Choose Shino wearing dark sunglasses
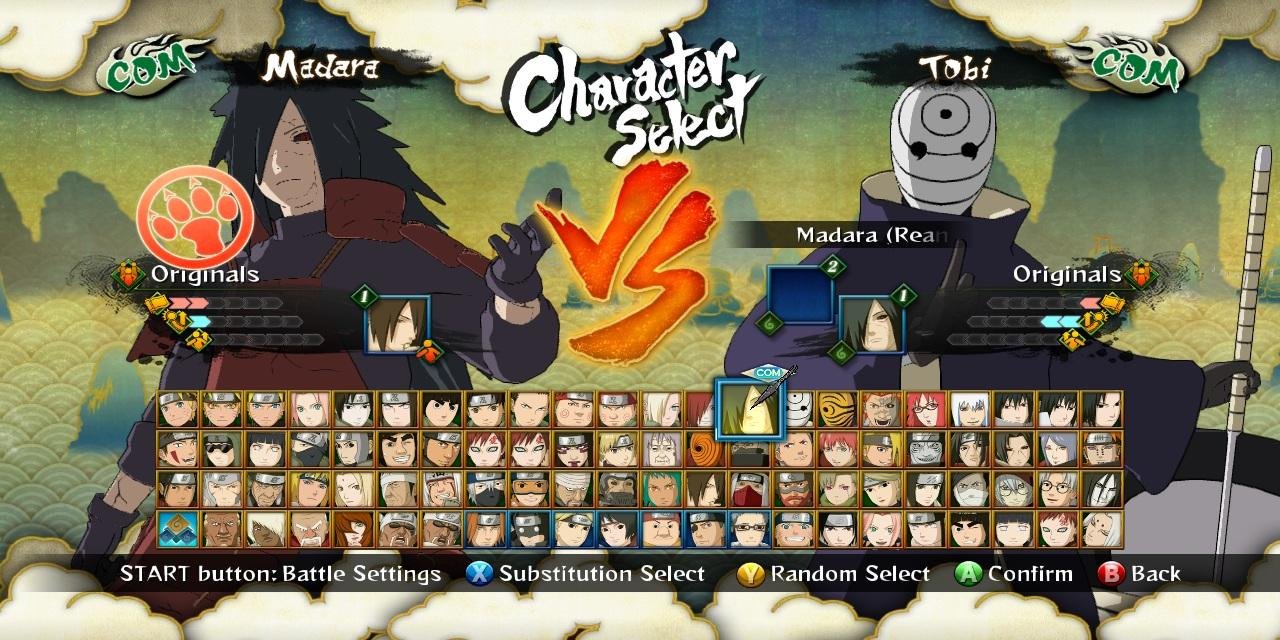This screenshot has height=640, width=1280. coord(222,449)
